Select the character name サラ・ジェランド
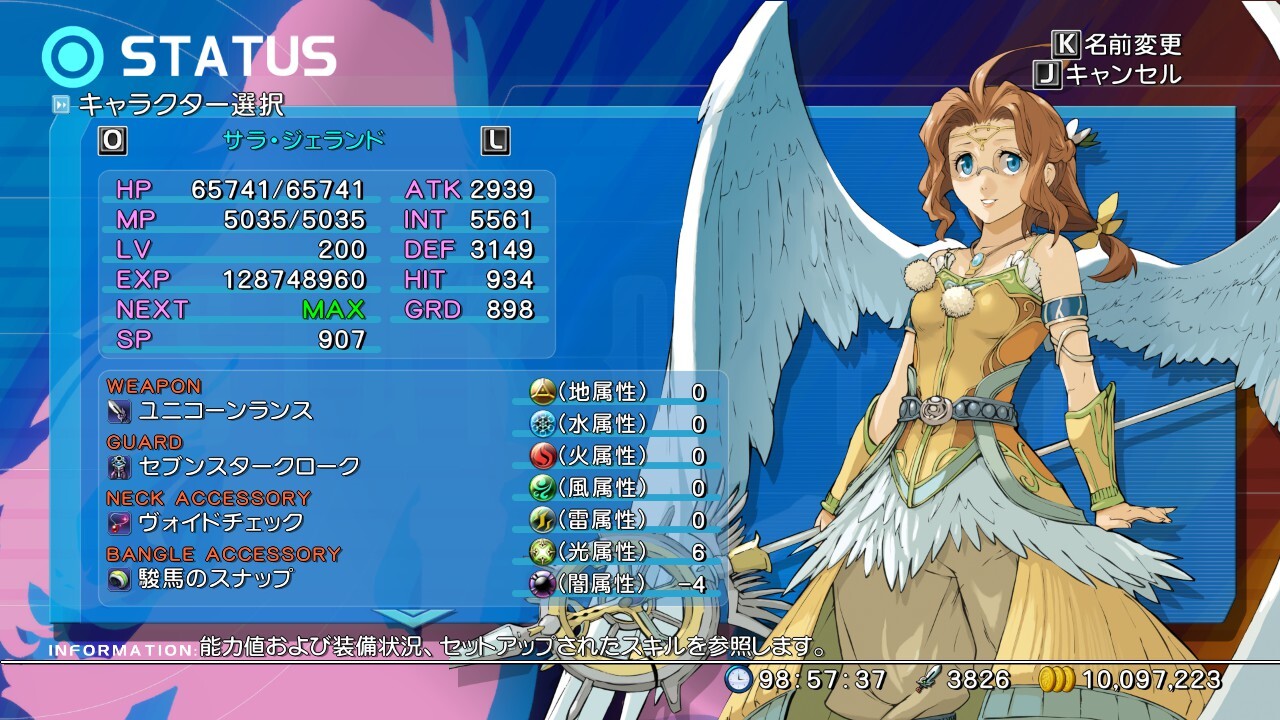 pyautogui.click(x=303, y=140)
